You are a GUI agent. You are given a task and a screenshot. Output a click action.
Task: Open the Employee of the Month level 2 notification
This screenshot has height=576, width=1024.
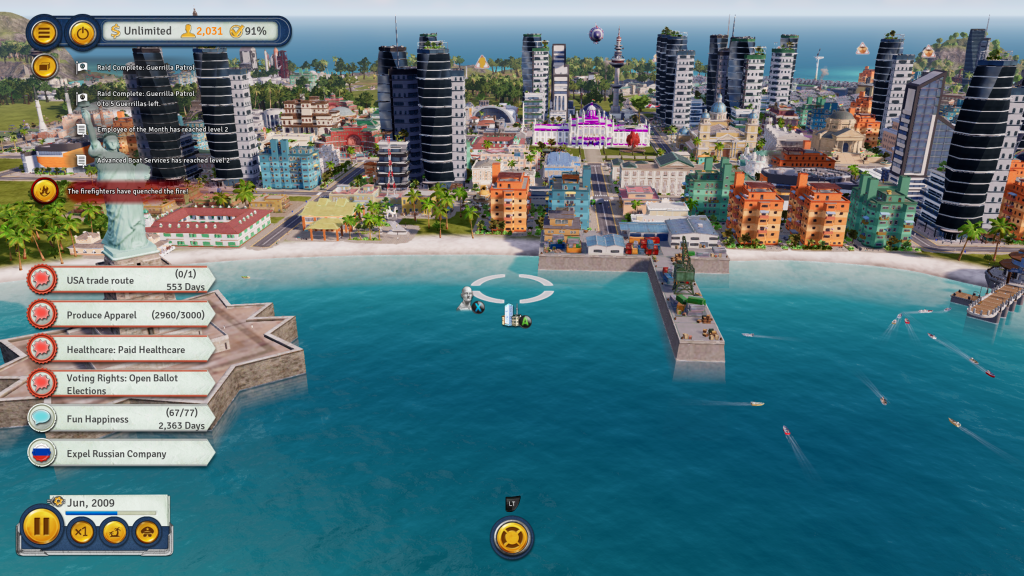coord(162,129)
